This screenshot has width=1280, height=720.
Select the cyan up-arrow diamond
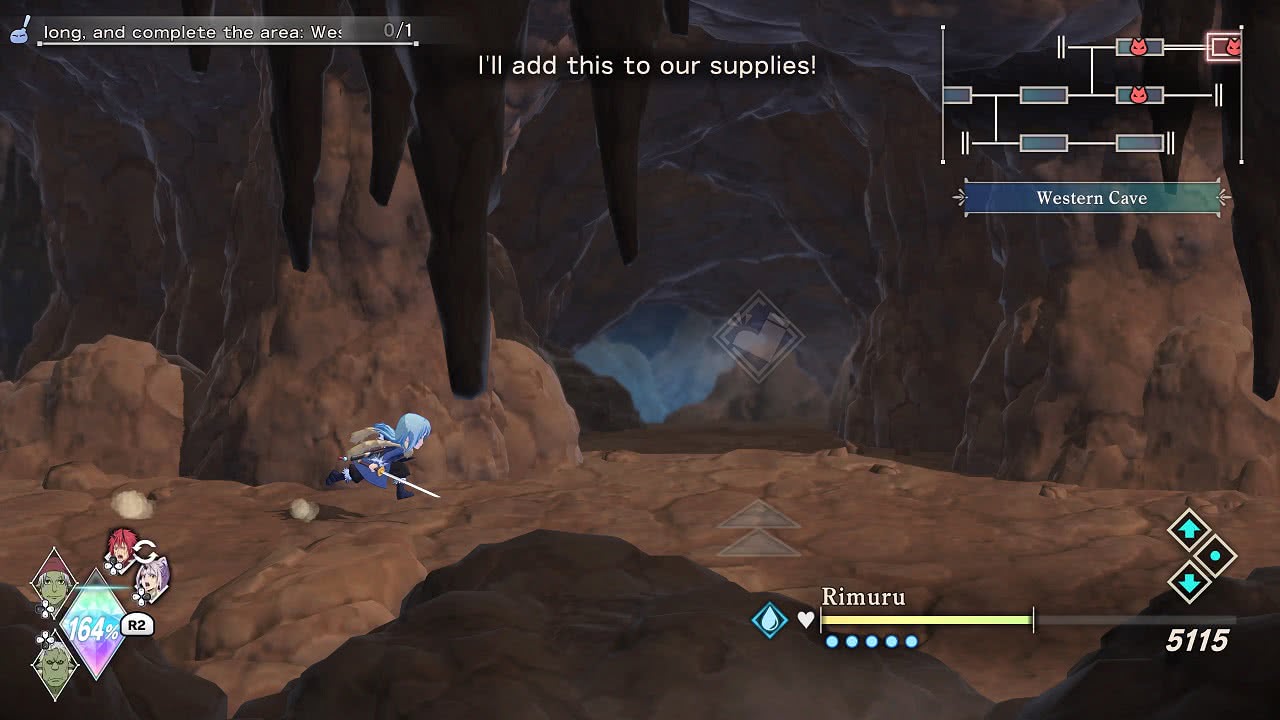(x=1189, y=530)
